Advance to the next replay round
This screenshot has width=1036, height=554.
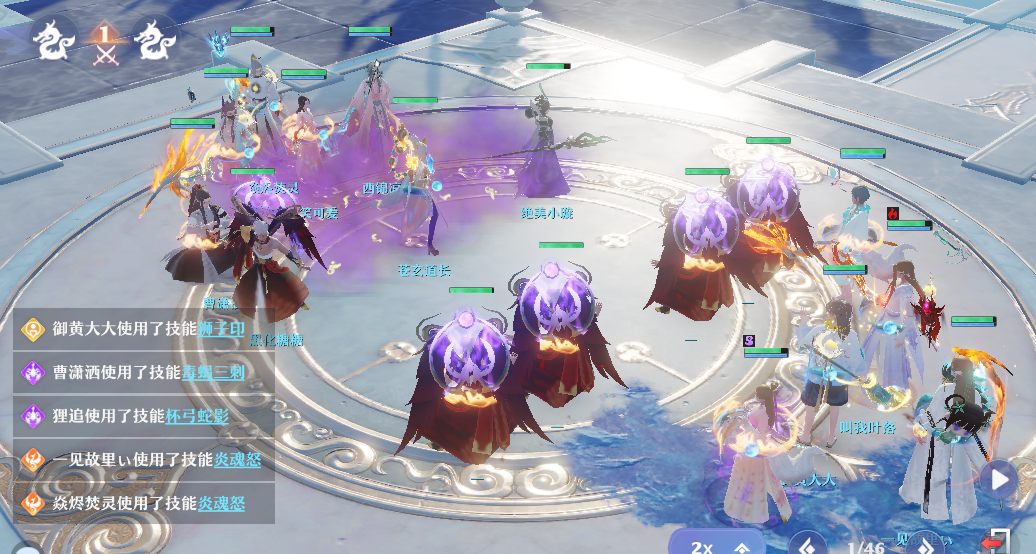(x=927, y=545)
